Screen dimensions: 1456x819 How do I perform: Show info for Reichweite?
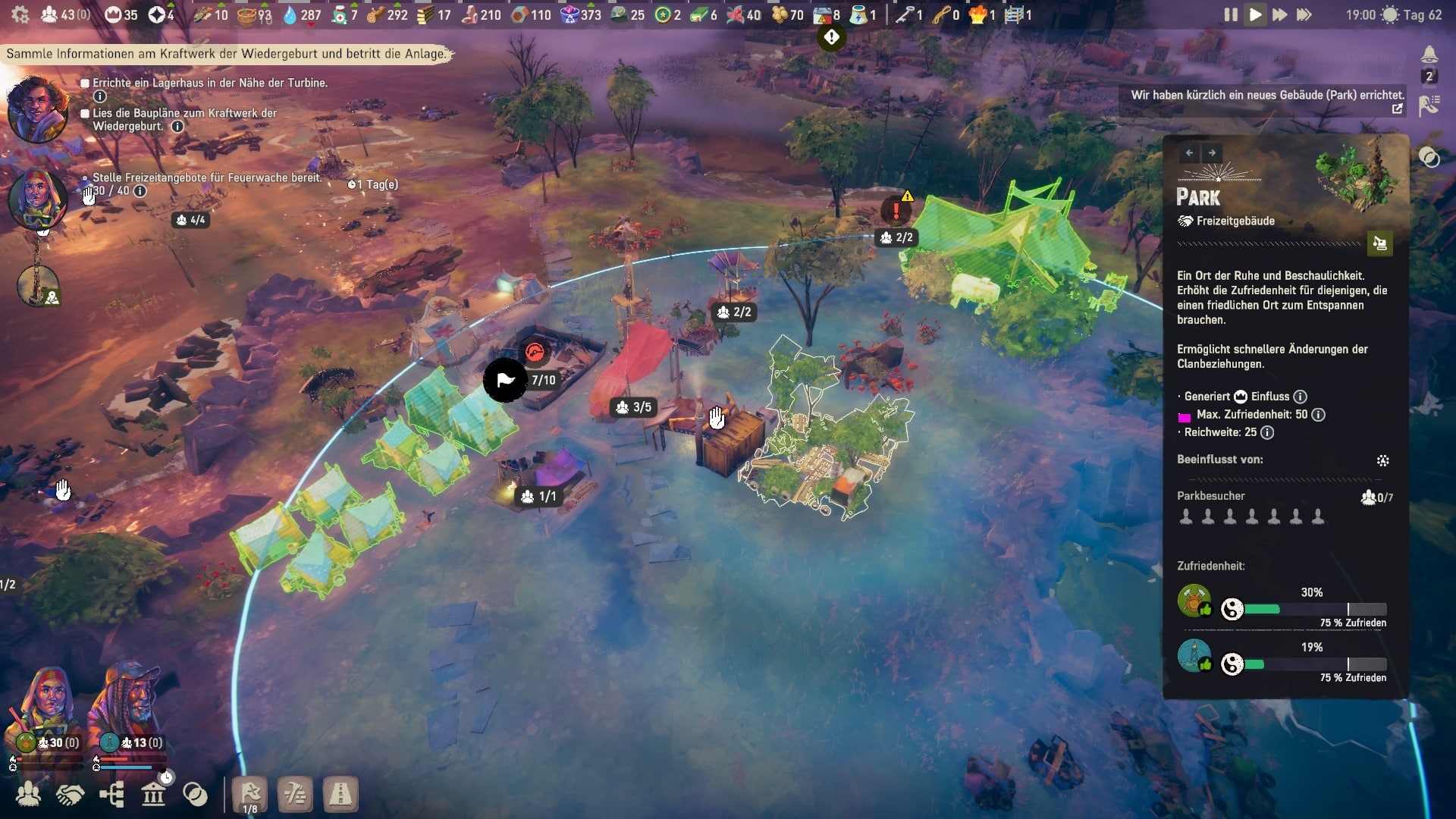point(1267,432)
